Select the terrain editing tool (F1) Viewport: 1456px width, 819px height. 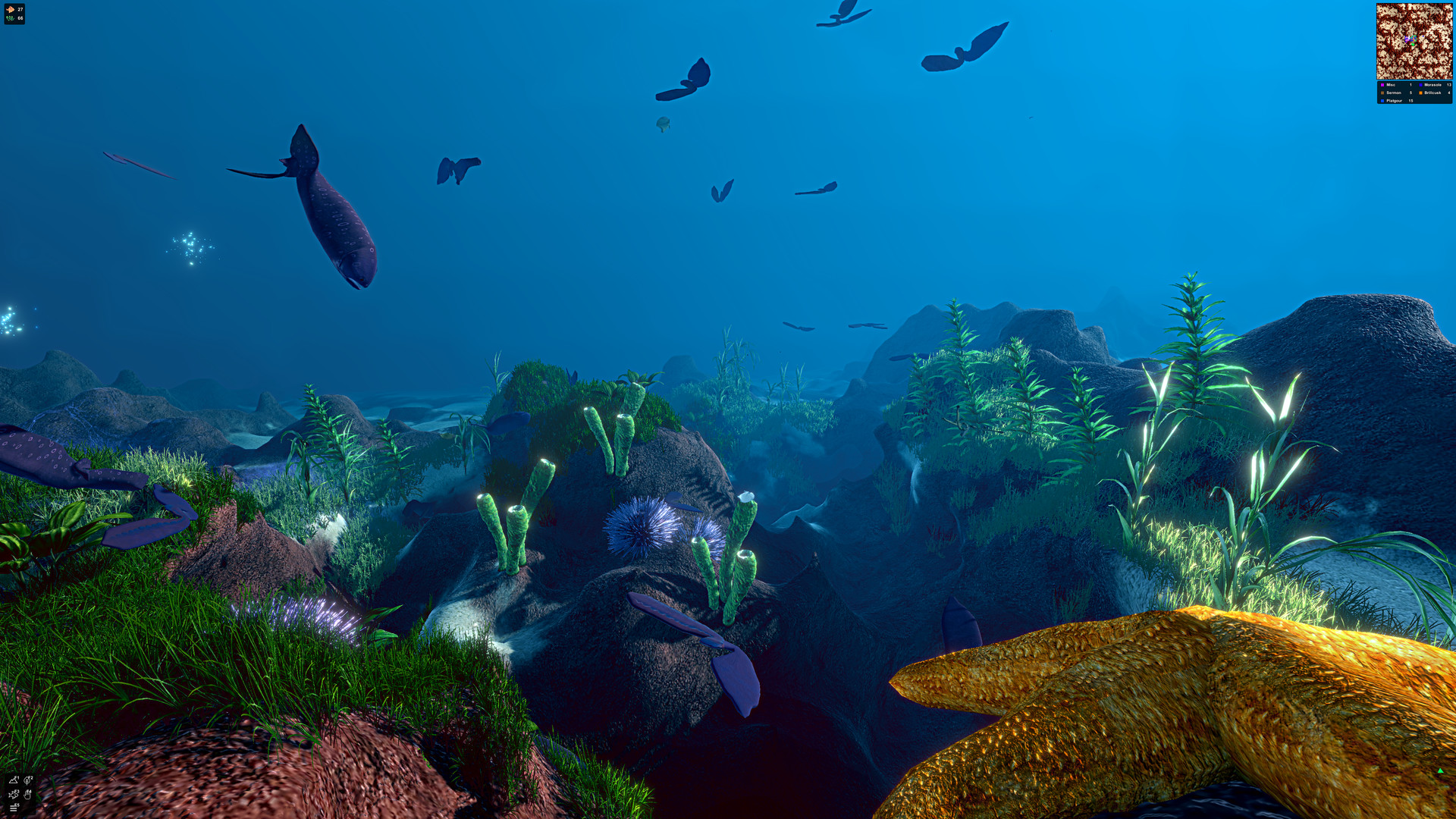pos(13,780)
